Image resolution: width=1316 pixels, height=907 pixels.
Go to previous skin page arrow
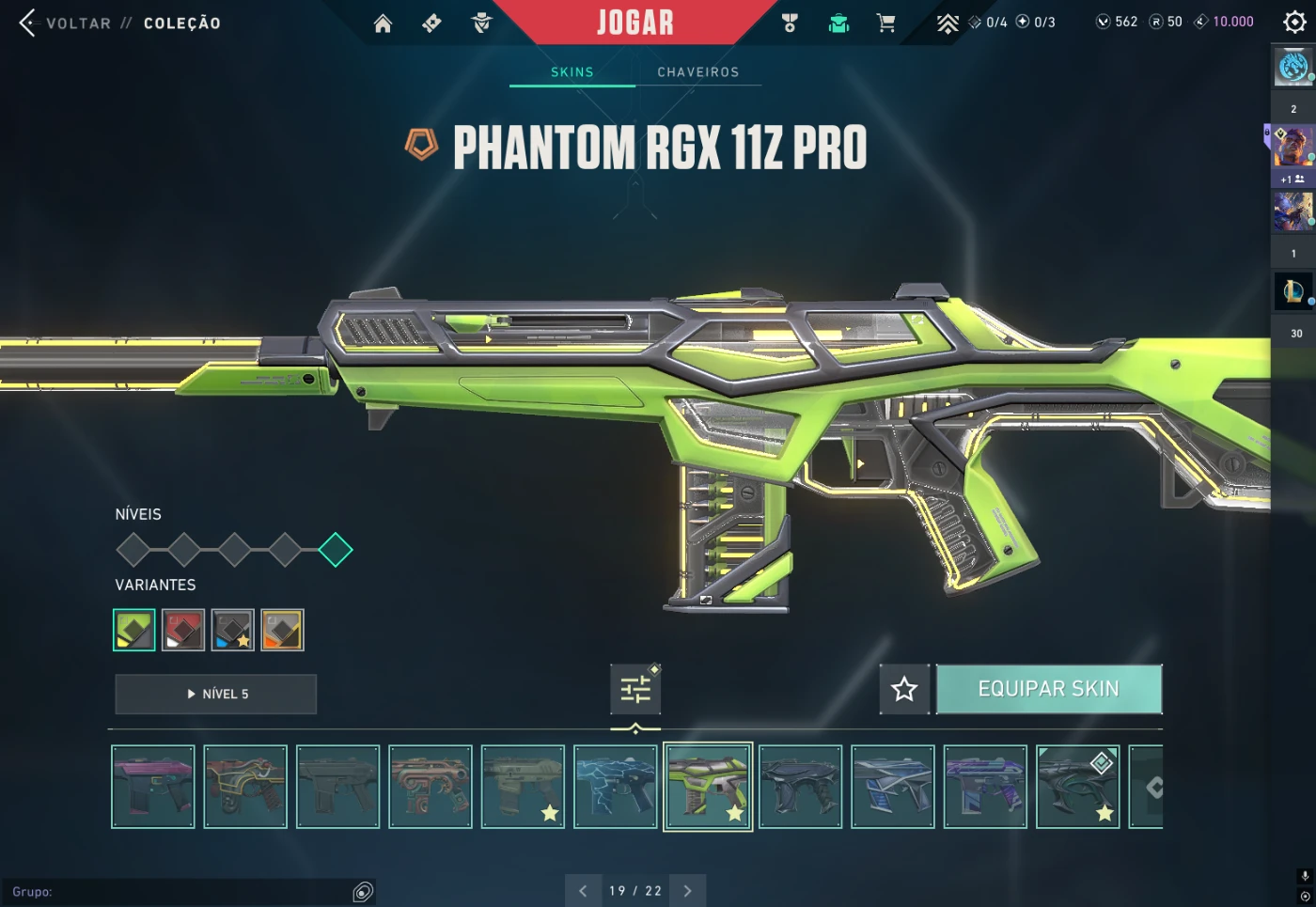[x=583, y=891]
